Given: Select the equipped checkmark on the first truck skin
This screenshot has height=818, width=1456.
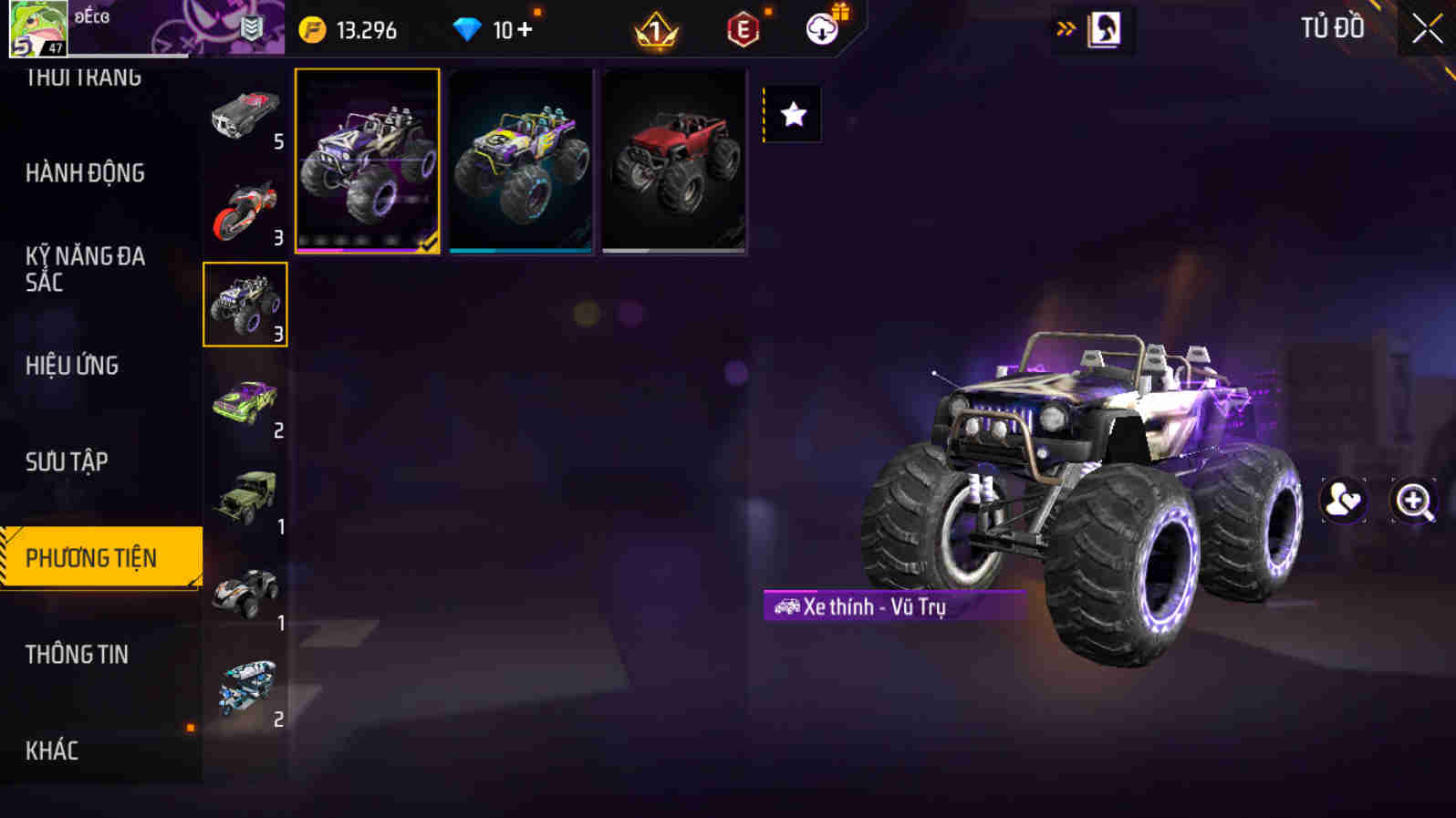Looking at the screenshot, I should point(427,243).
